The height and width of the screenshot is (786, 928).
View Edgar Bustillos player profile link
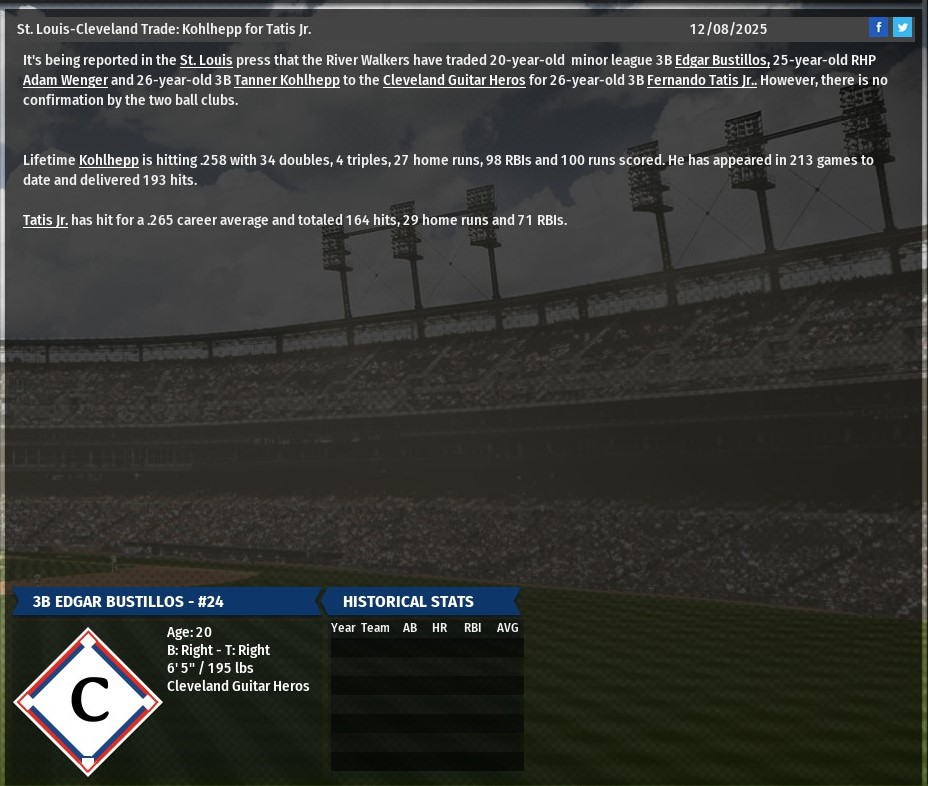coord(722,60)
